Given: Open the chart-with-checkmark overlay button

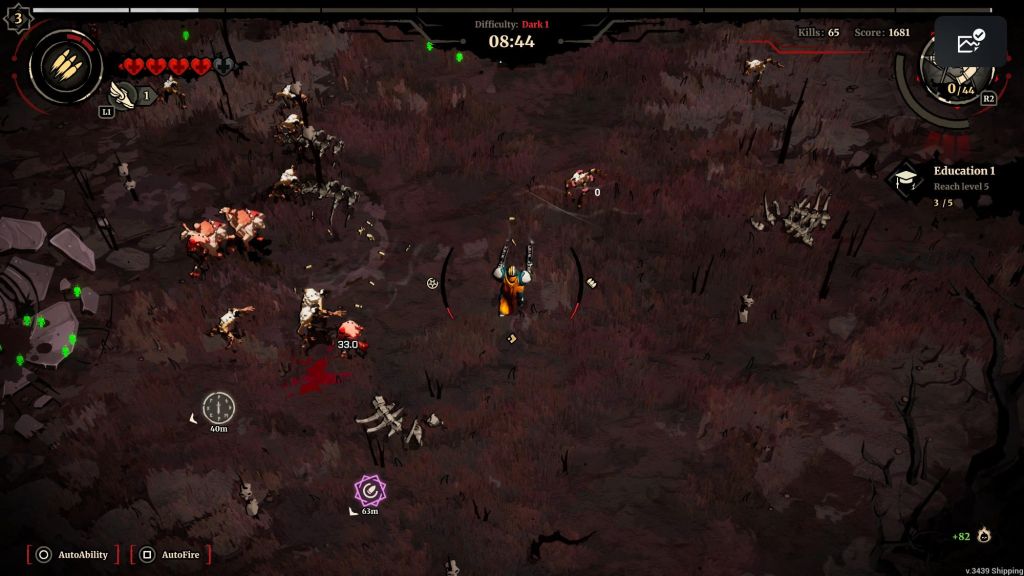Looking at the screenshot, I should coord(970,42).
